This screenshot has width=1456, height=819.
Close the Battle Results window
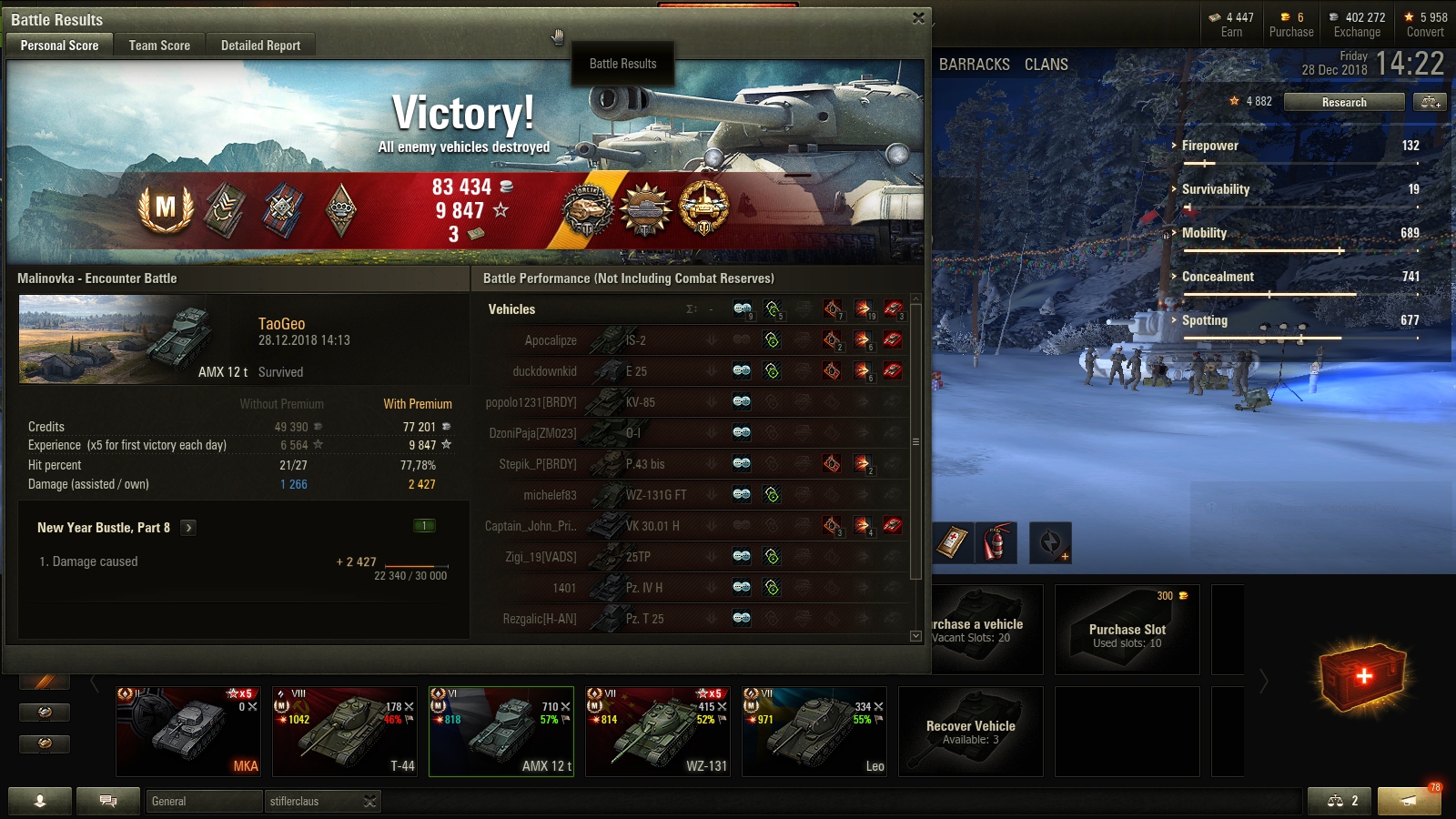click(x=918, y=18)
